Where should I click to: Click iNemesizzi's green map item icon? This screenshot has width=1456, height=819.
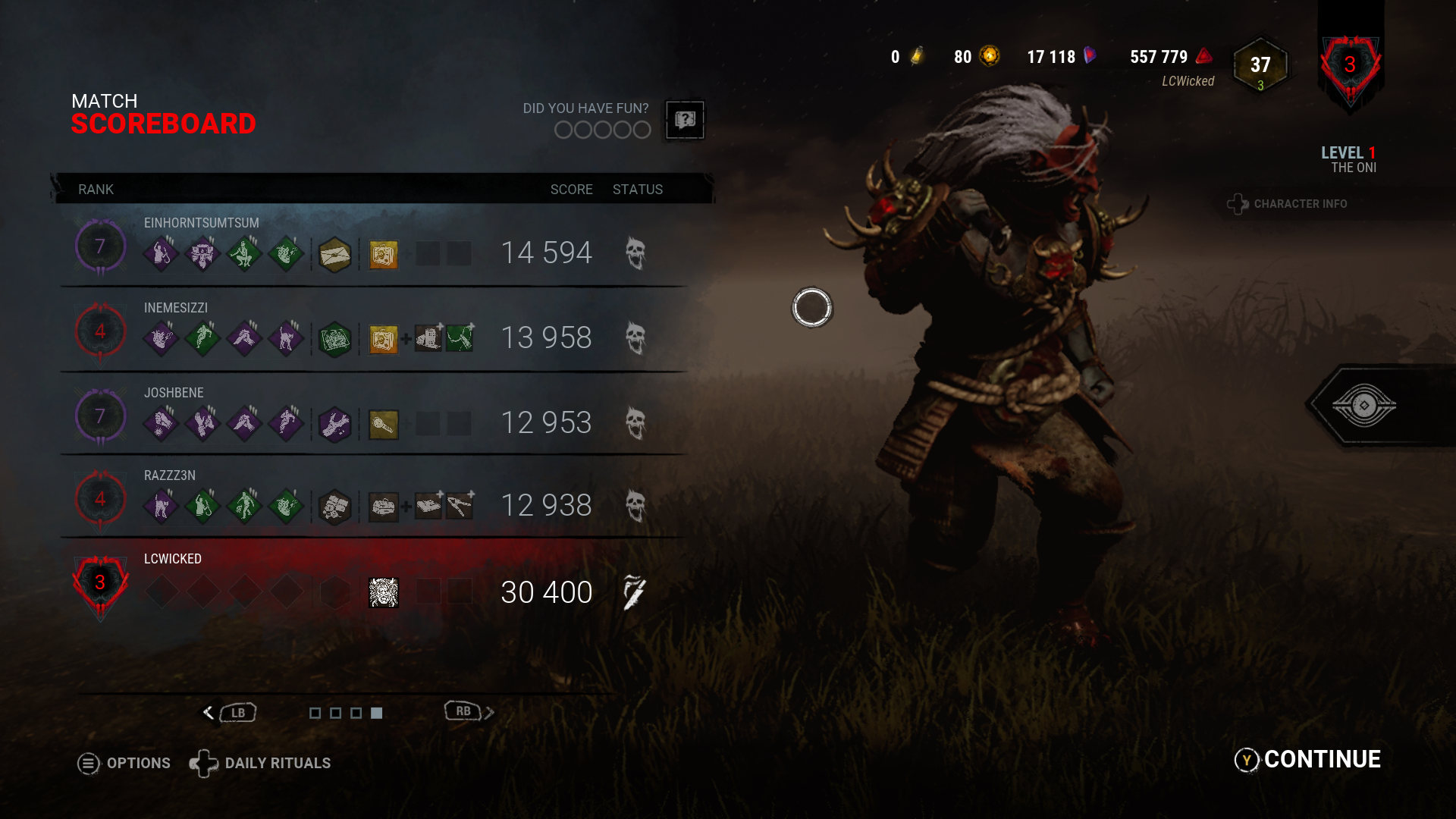[x=335, y=339]
